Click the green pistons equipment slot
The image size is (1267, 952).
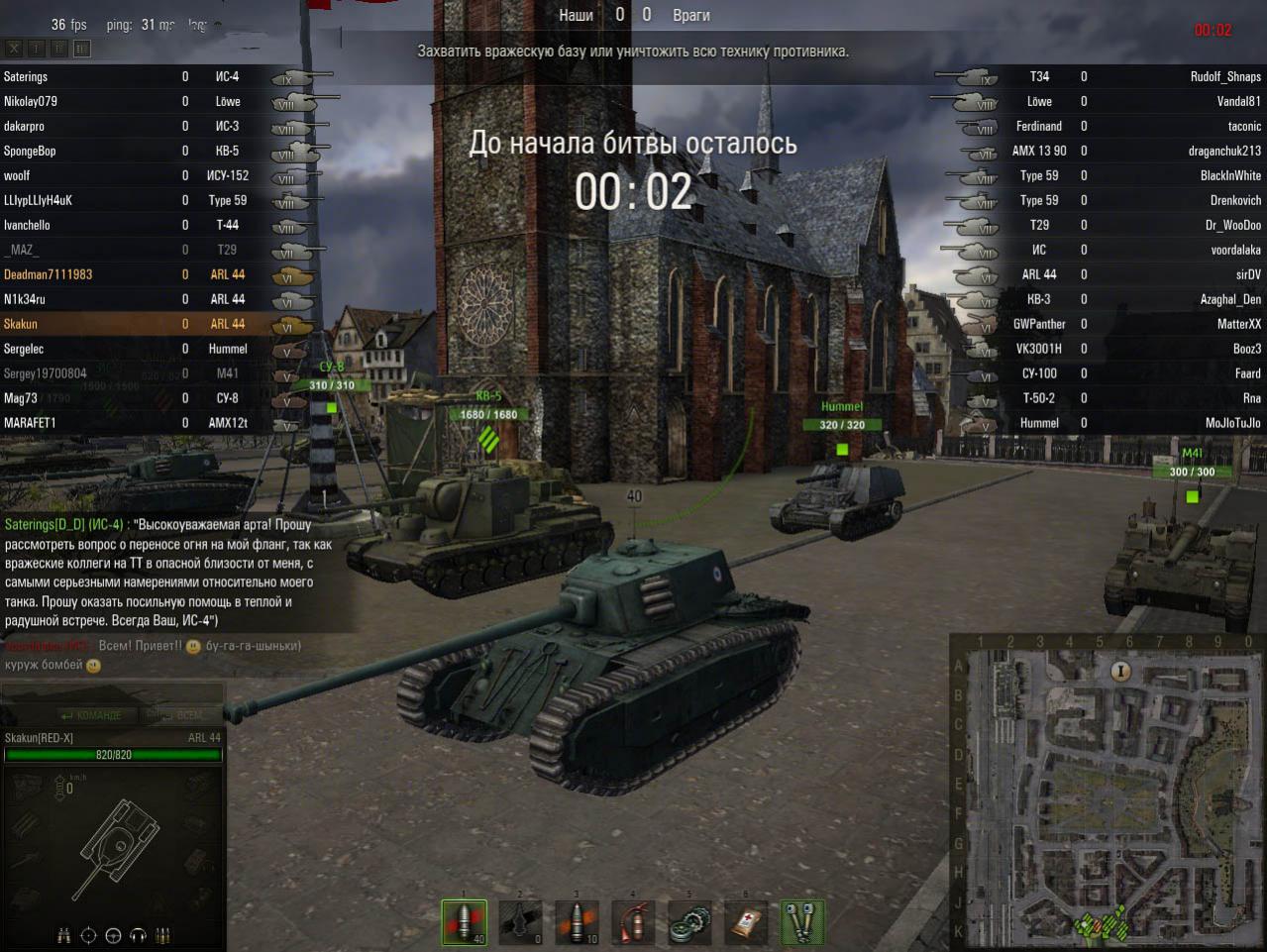[802, 922]
